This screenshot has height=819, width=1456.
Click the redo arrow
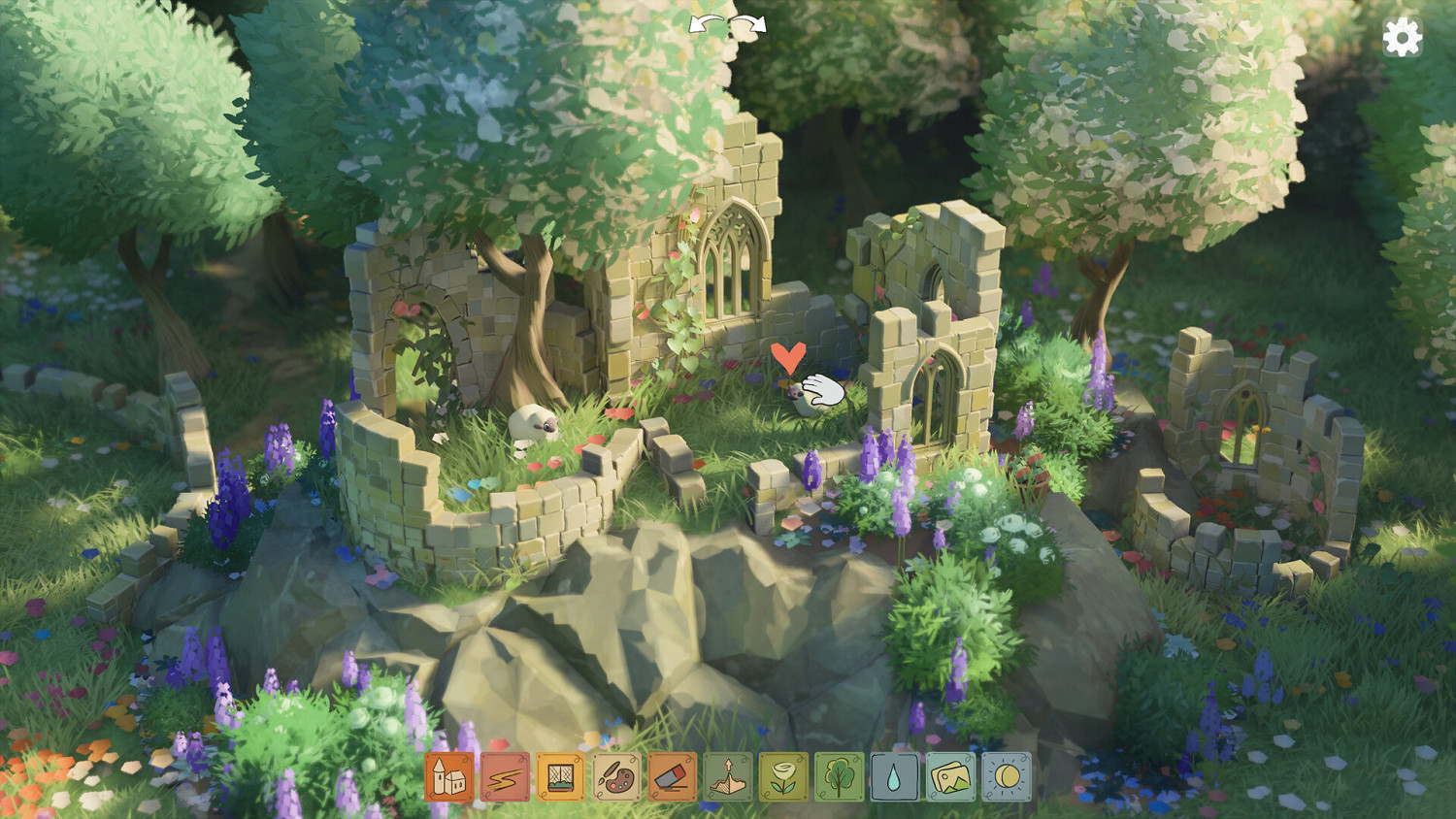click(749, 24)
